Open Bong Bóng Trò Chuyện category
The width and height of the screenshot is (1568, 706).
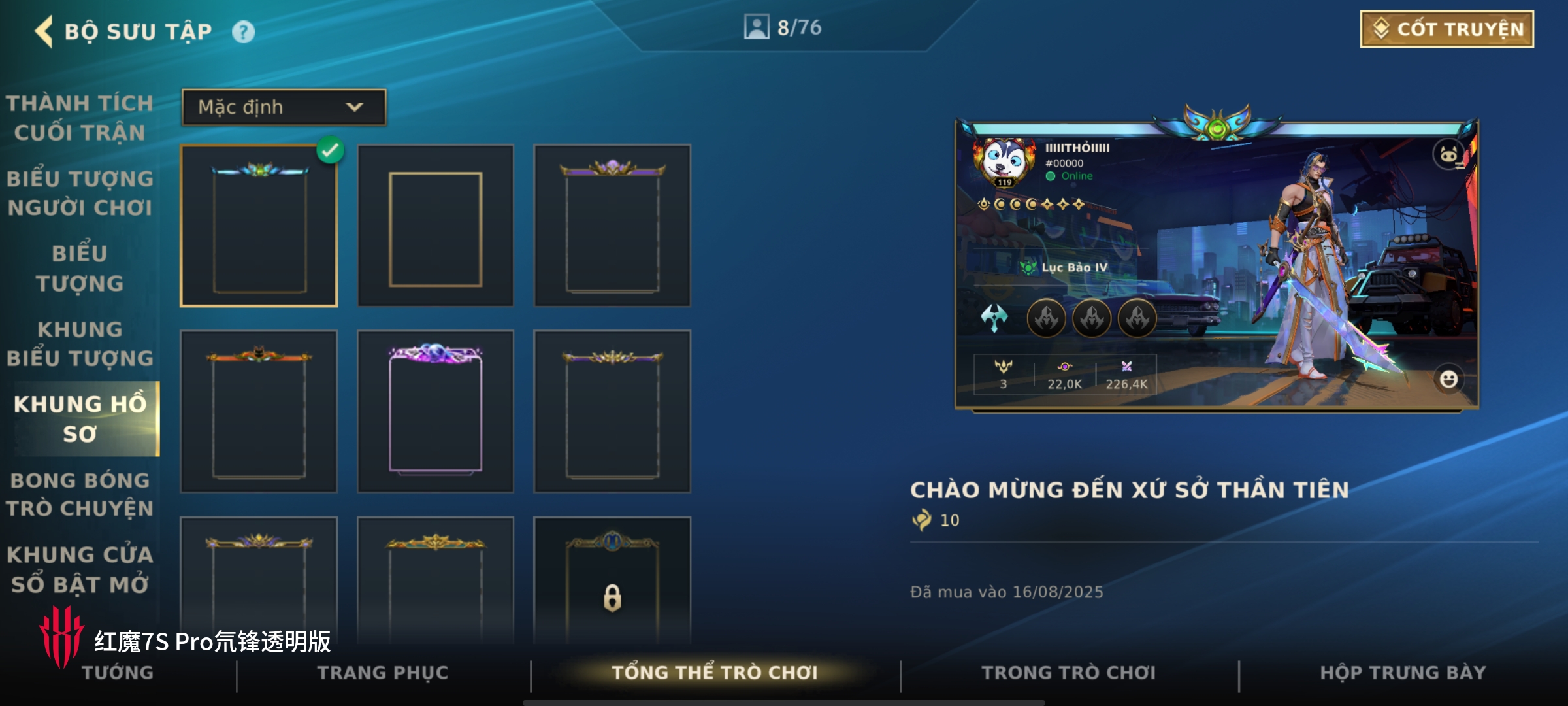coord(80,494)
